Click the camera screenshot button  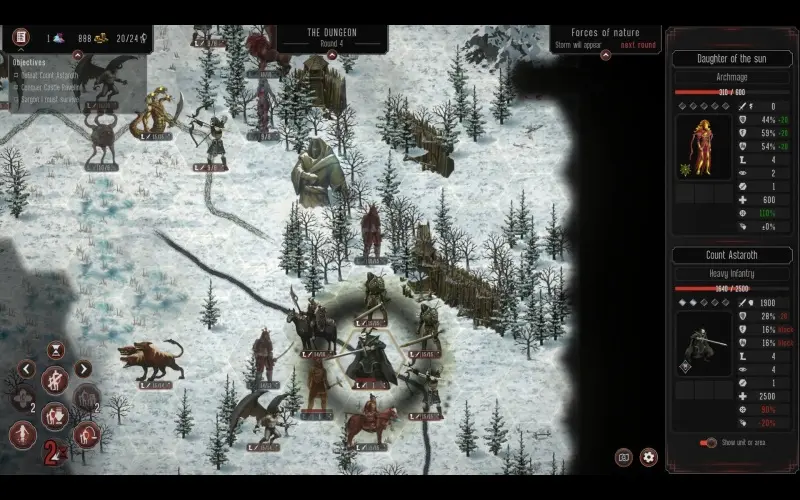point(624,457)
